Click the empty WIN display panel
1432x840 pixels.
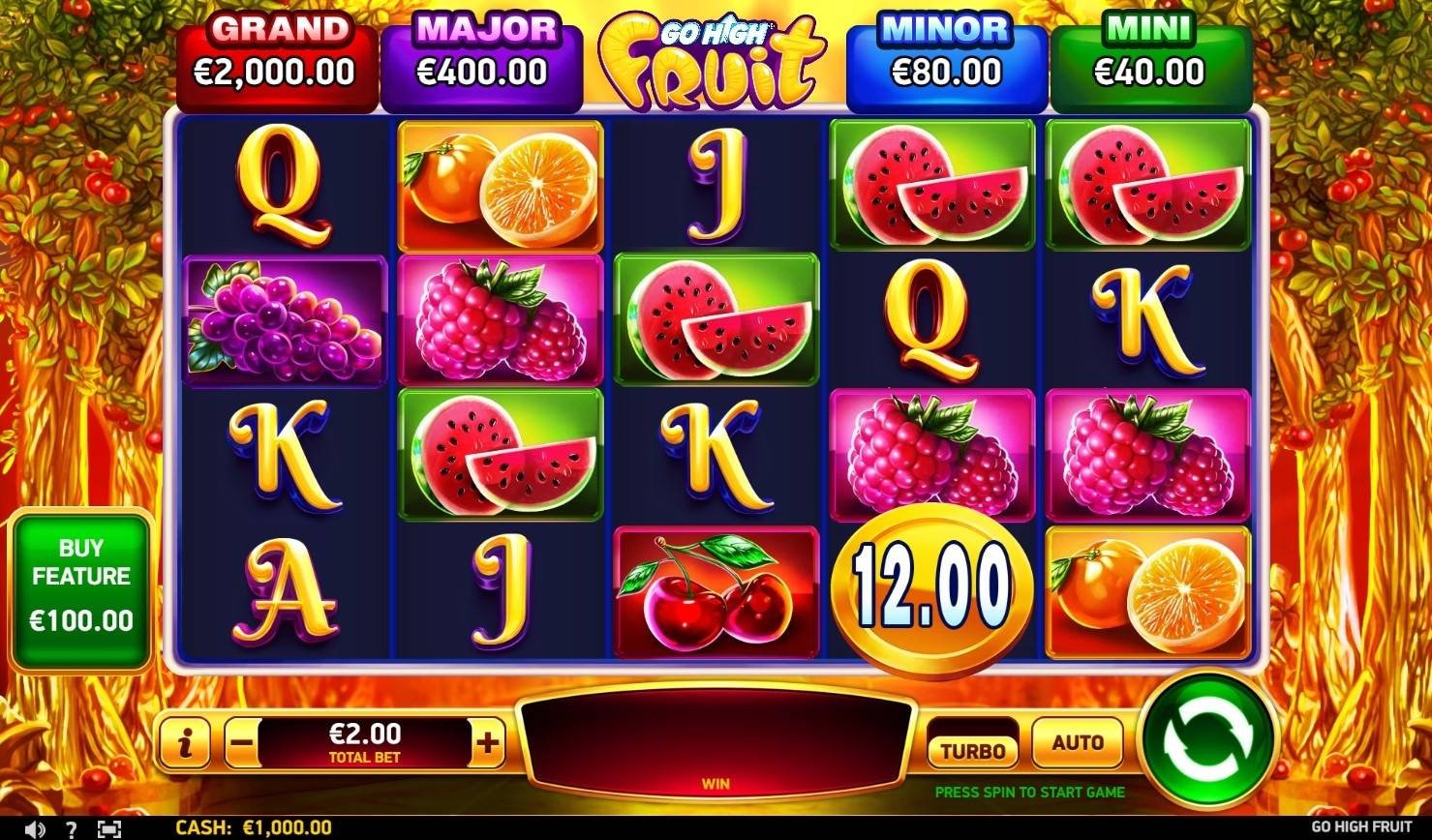(x=715, y=745)
